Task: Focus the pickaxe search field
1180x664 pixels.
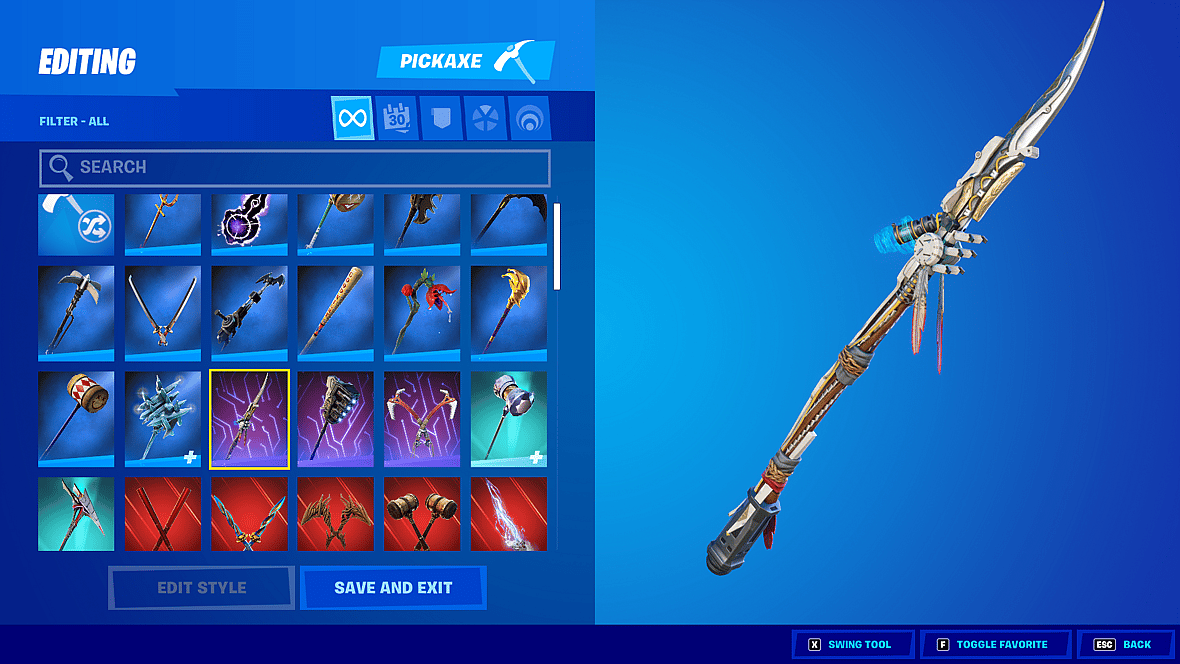Action: [x=294, y=168]
